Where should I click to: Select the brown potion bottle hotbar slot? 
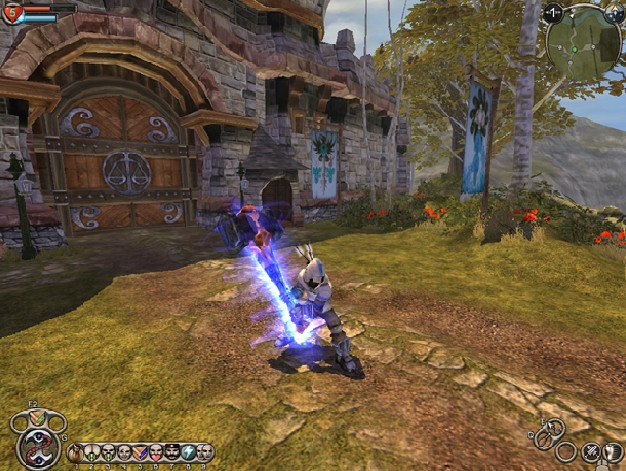(x=76, y=453)
